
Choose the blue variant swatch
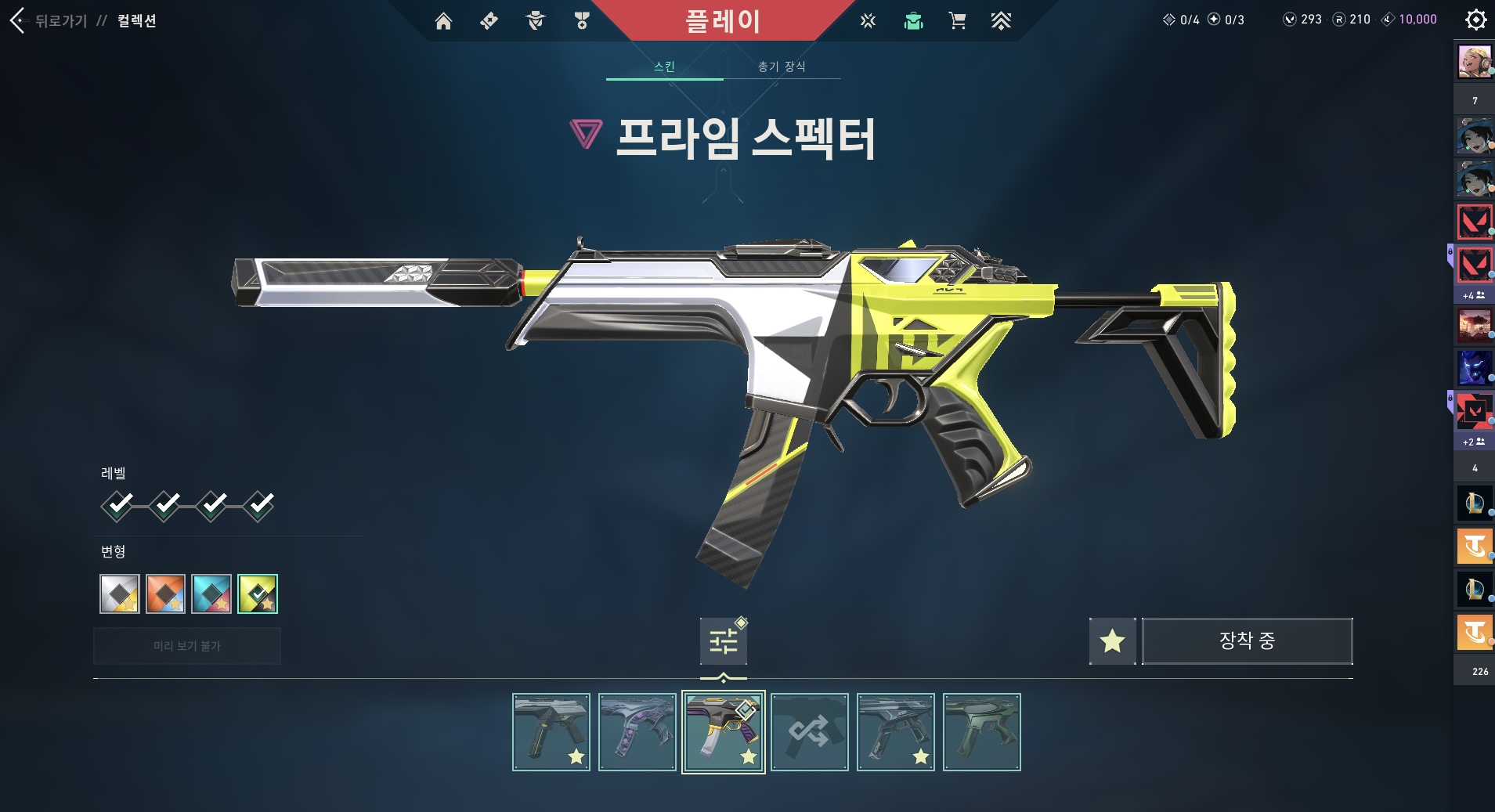point(211,594)
